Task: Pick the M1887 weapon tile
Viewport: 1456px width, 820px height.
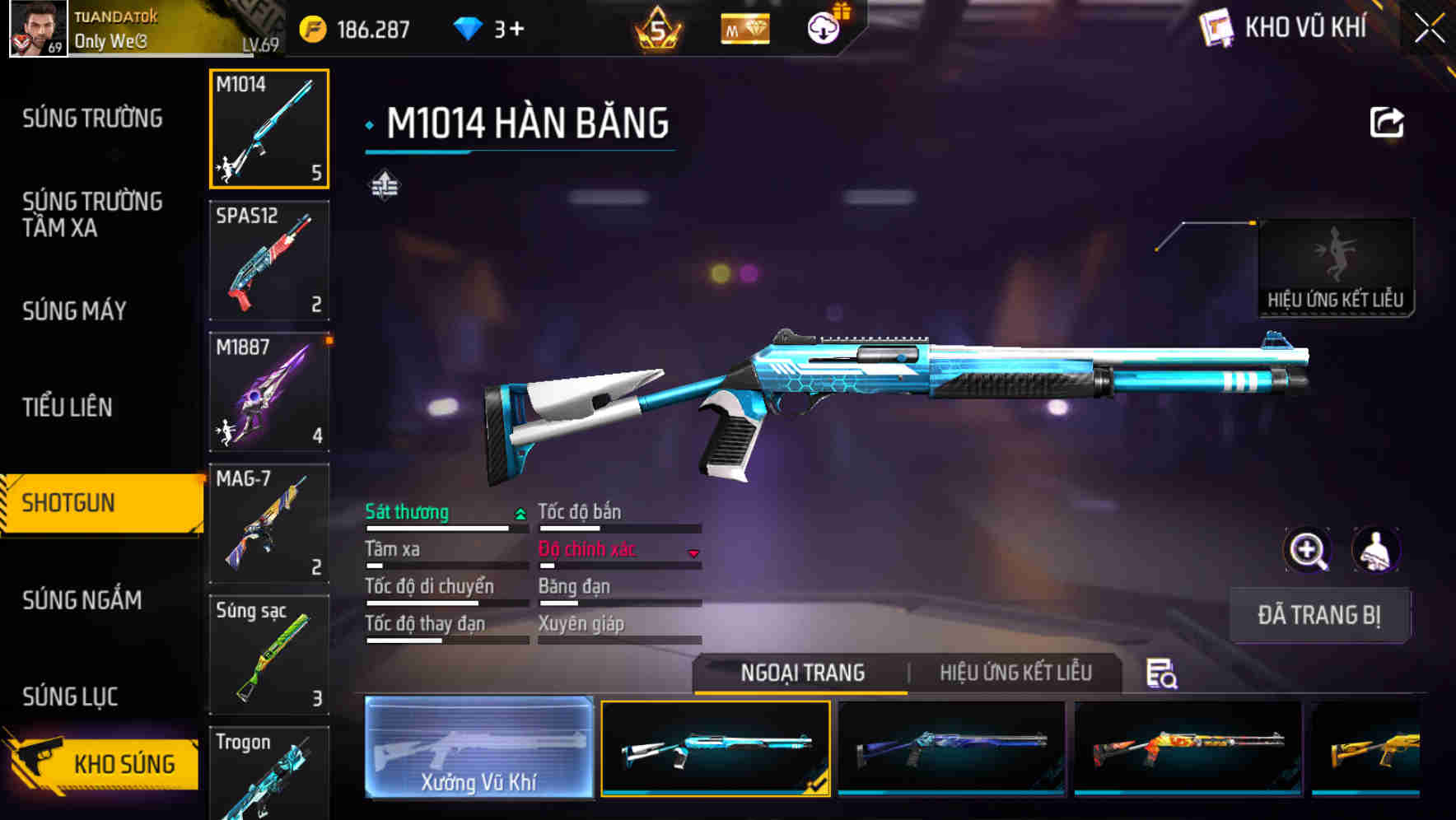Action: 269,392
